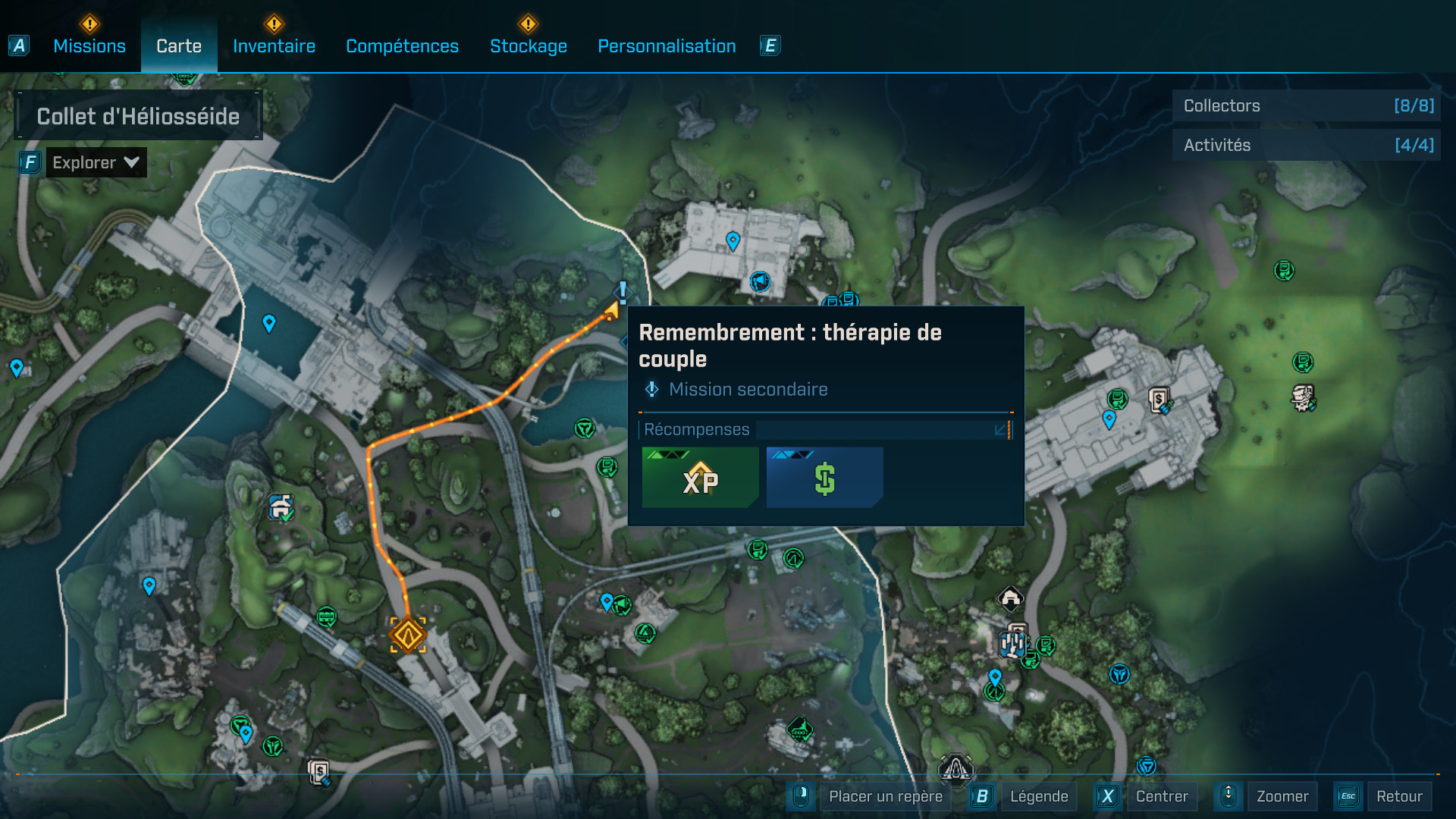The image size is (1456, 819).
Task: Choose Placer un repère
Action: (885, 796)
